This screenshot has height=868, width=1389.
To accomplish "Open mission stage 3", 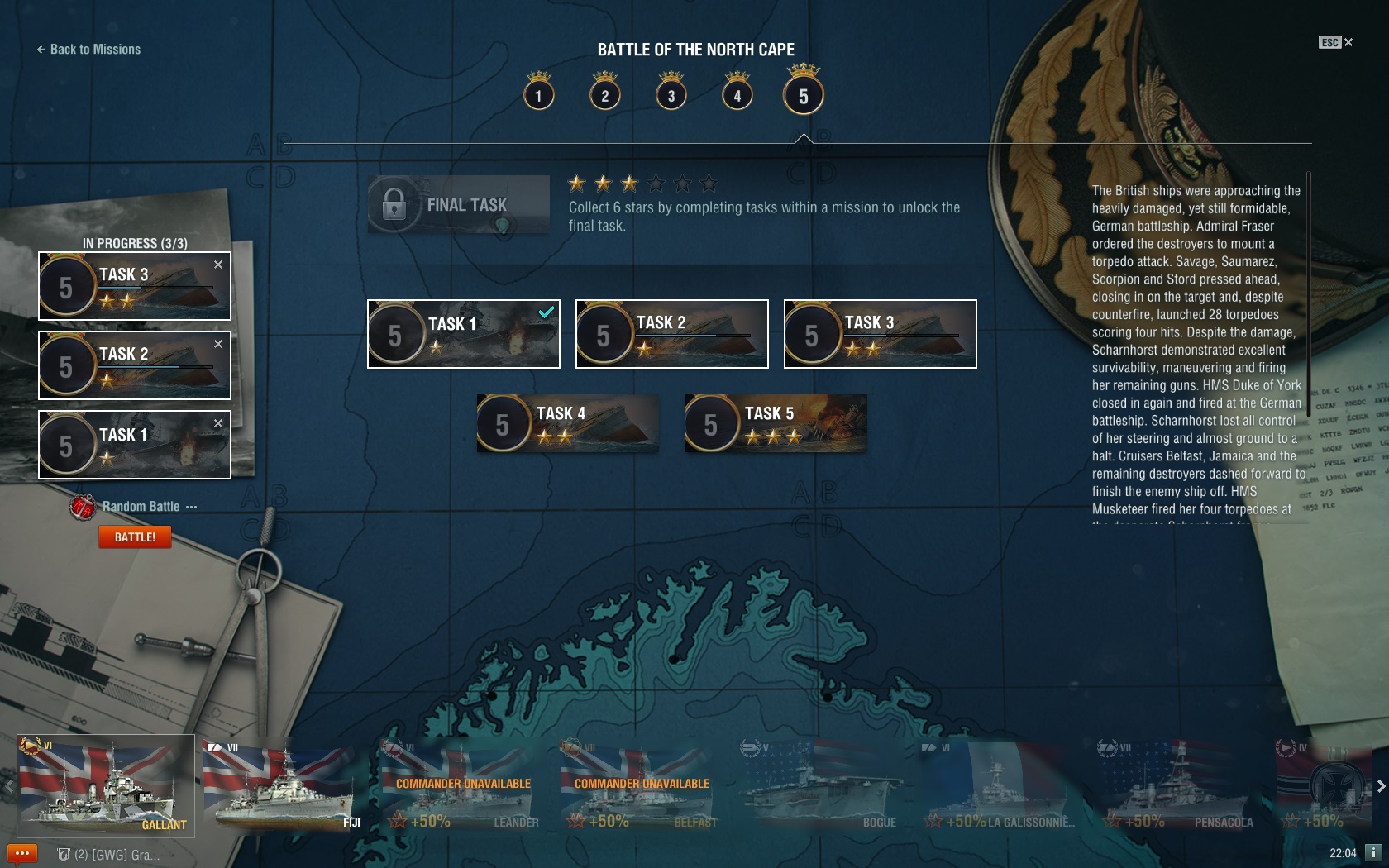I will pos(671,96).
